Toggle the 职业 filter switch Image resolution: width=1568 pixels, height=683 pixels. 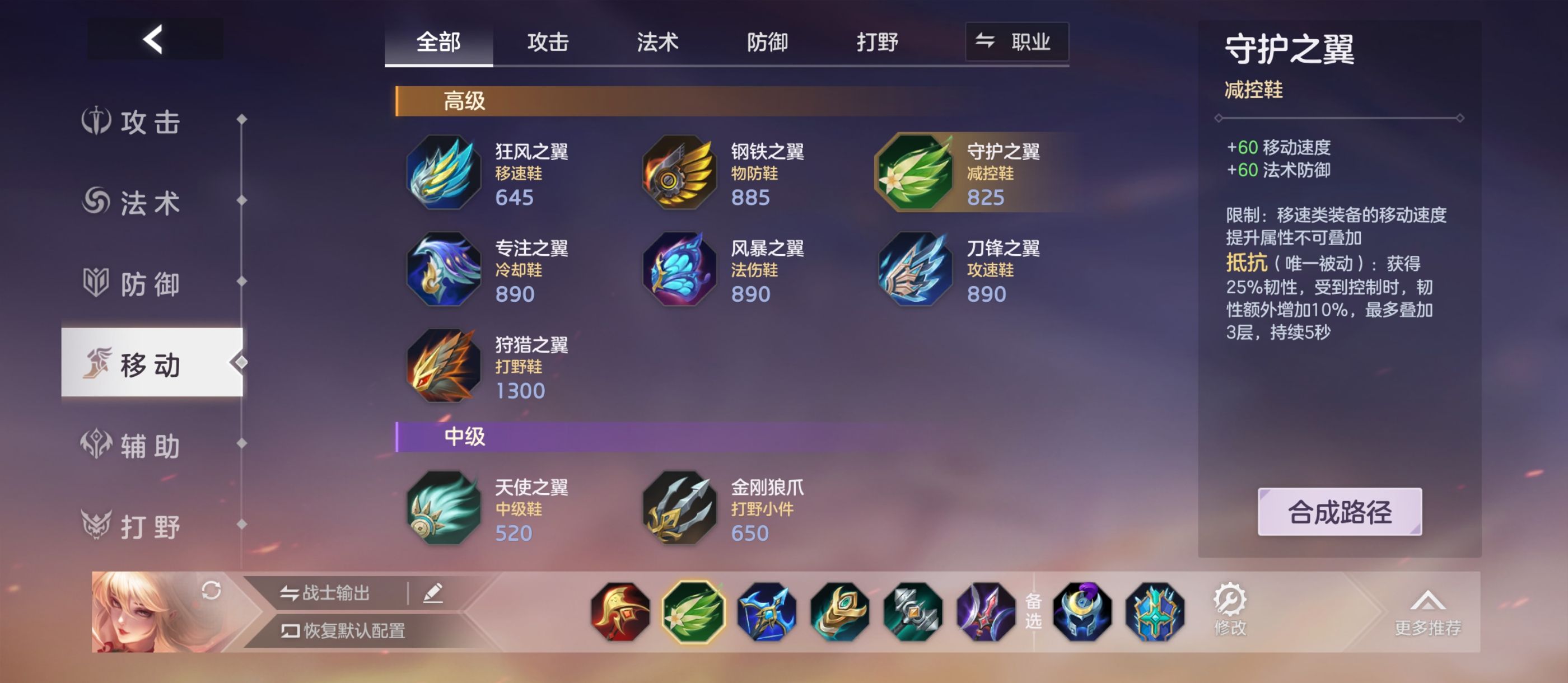click(x=1016, y=41)
